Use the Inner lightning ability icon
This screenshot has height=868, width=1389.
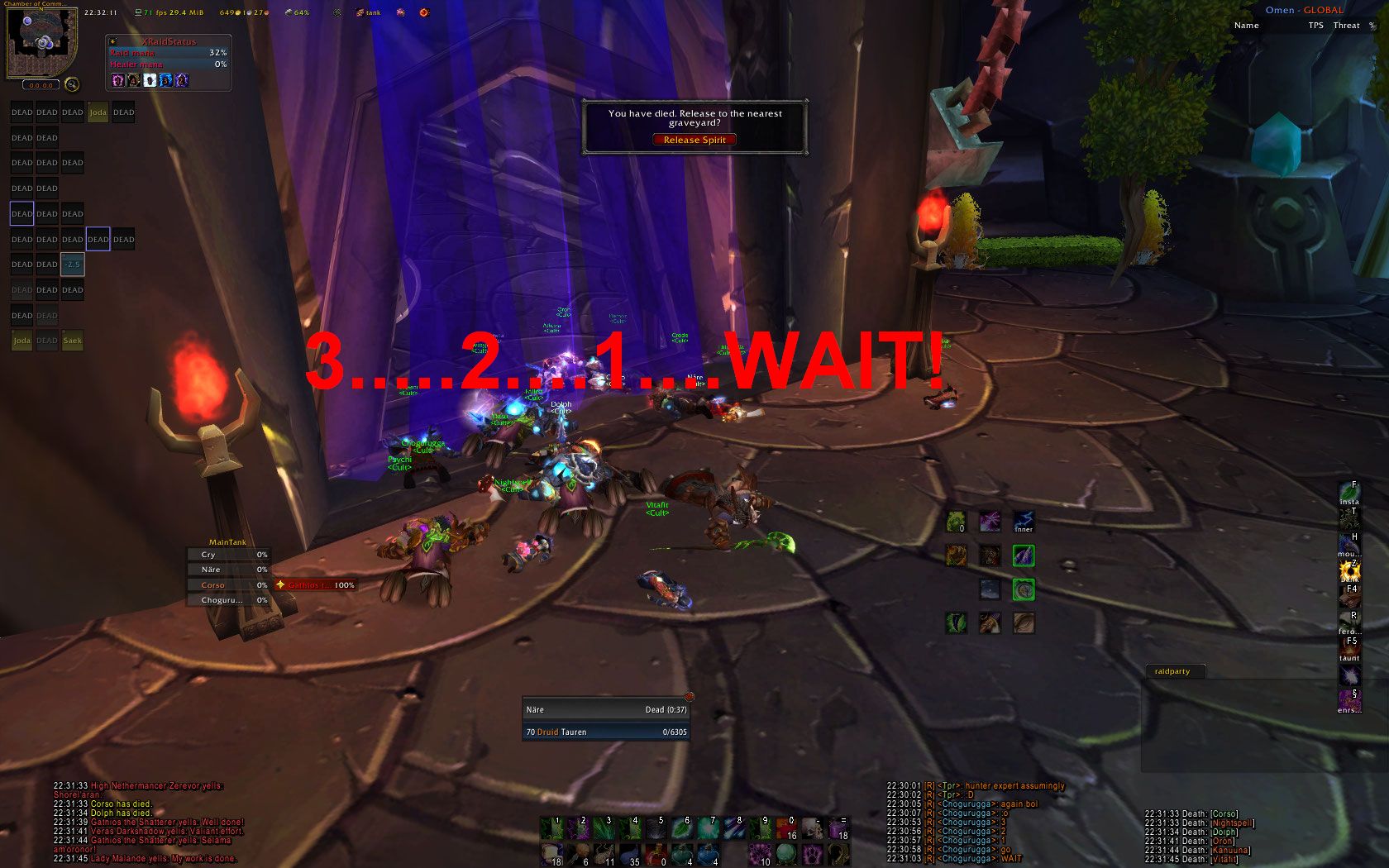tap(1024, 522)
